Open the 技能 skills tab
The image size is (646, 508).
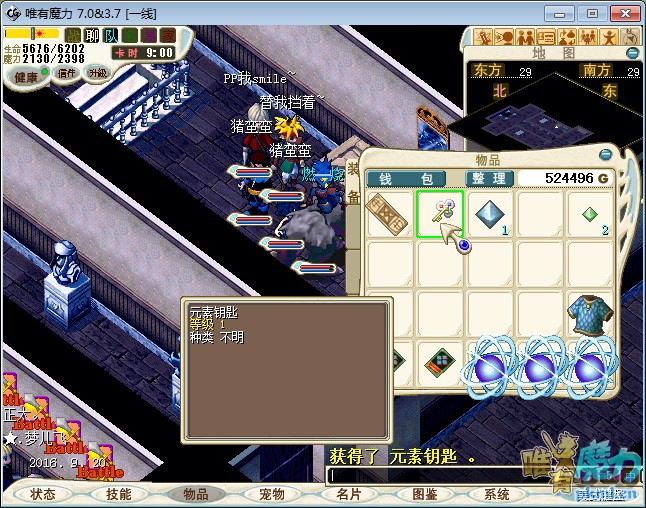tap(119, 494)
